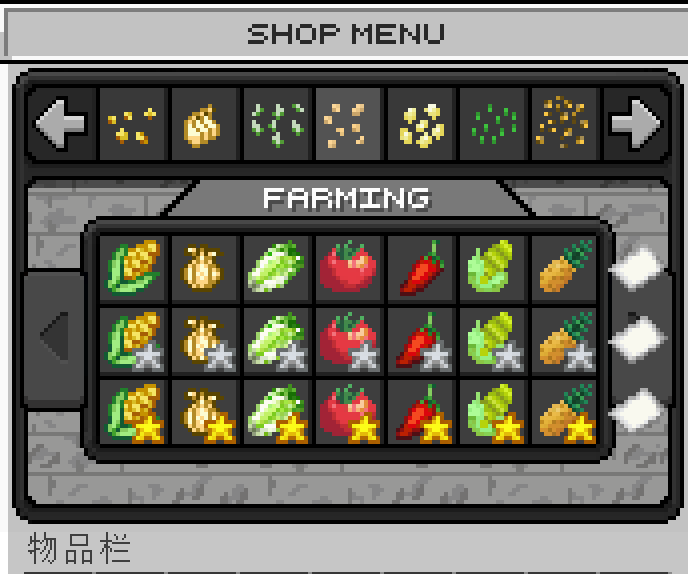Choose the plain tomato item
688x574 pixels.
coord(348,268)
